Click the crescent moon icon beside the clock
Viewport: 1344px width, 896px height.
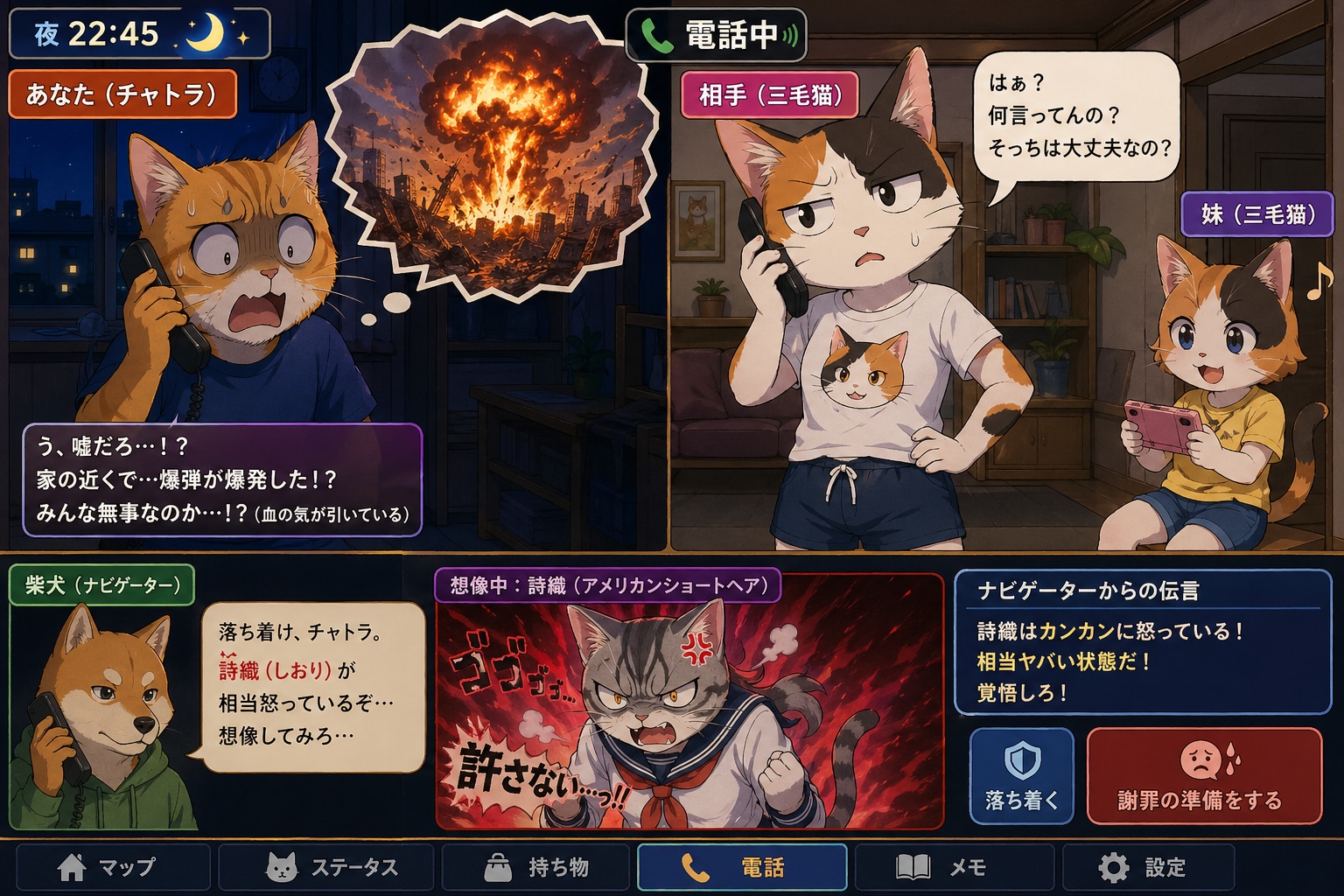pos(205,34)
